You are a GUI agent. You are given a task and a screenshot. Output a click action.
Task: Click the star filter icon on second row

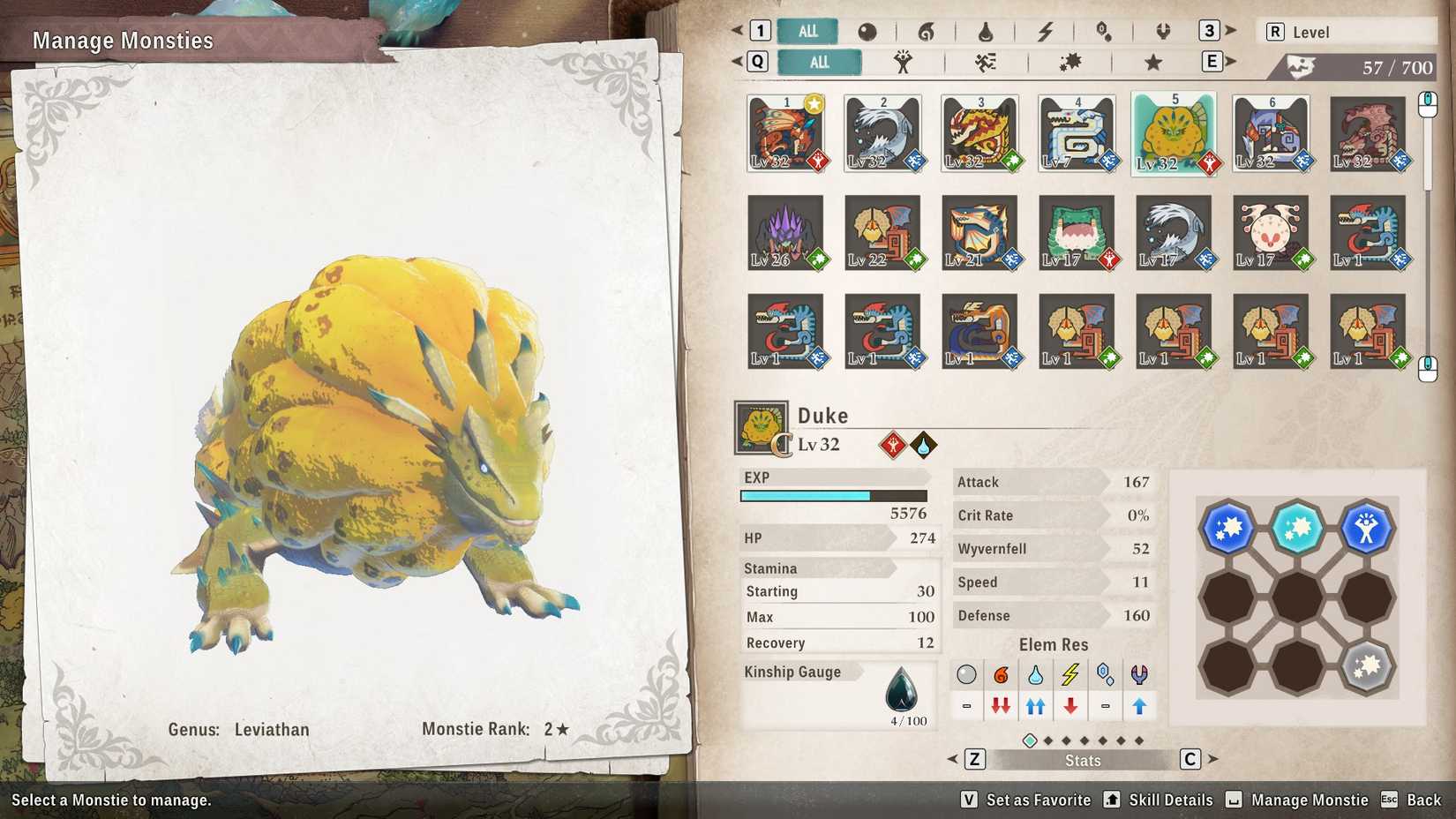point(1152,62)
